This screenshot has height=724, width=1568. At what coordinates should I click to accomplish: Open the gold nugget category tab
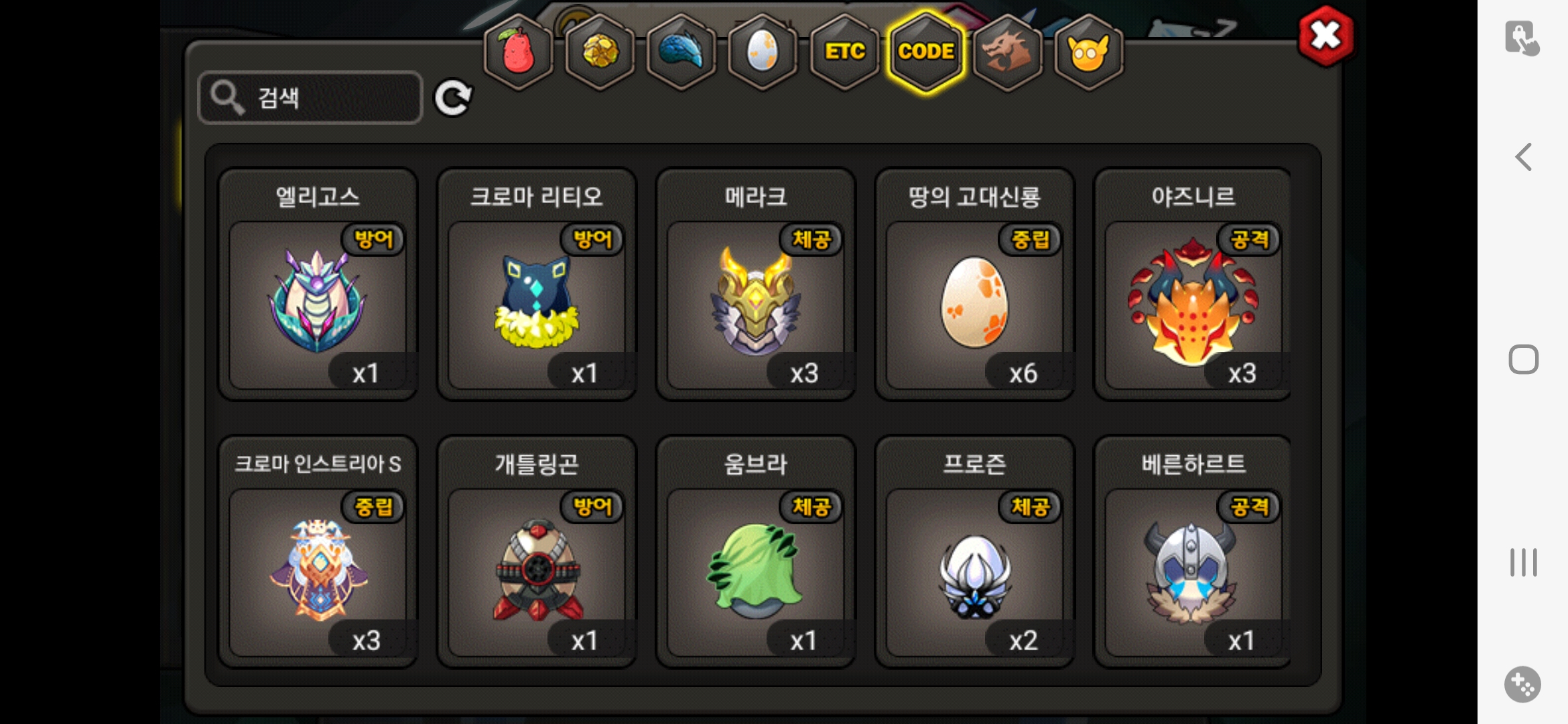tap(600, 52)
